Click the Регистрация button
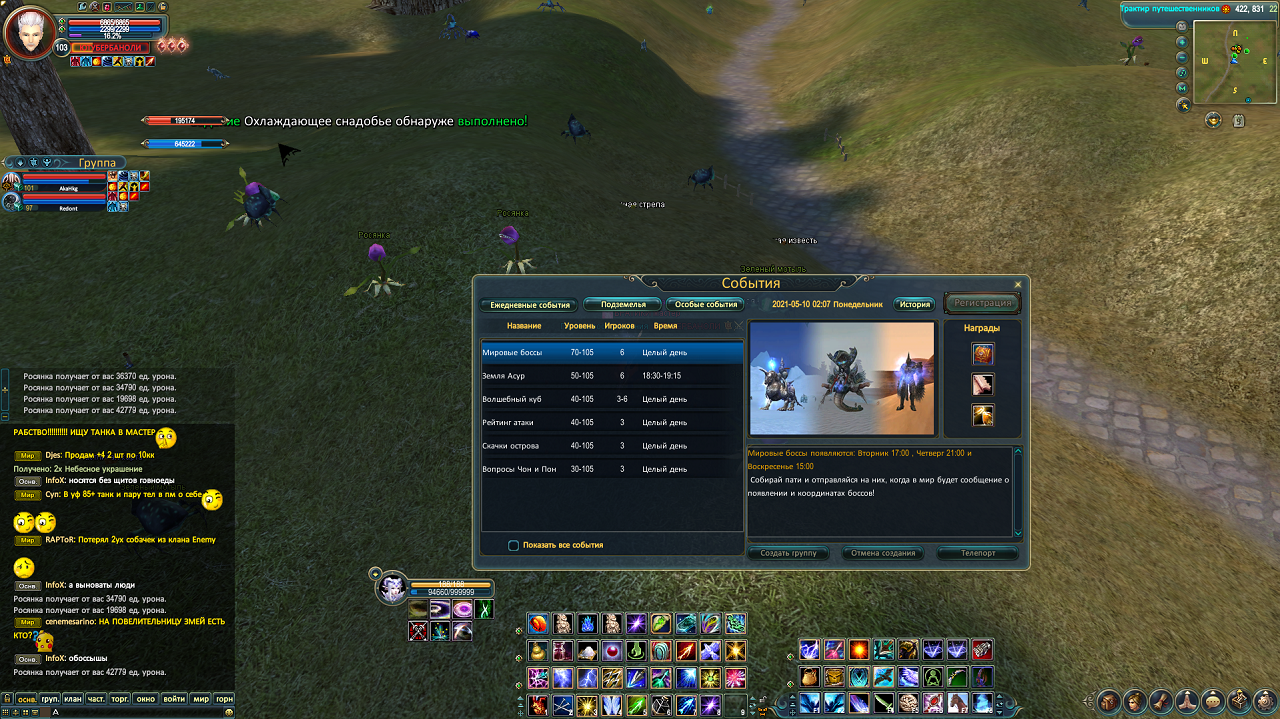Viewport: 1280px width, 719px height. click(983, 303)
